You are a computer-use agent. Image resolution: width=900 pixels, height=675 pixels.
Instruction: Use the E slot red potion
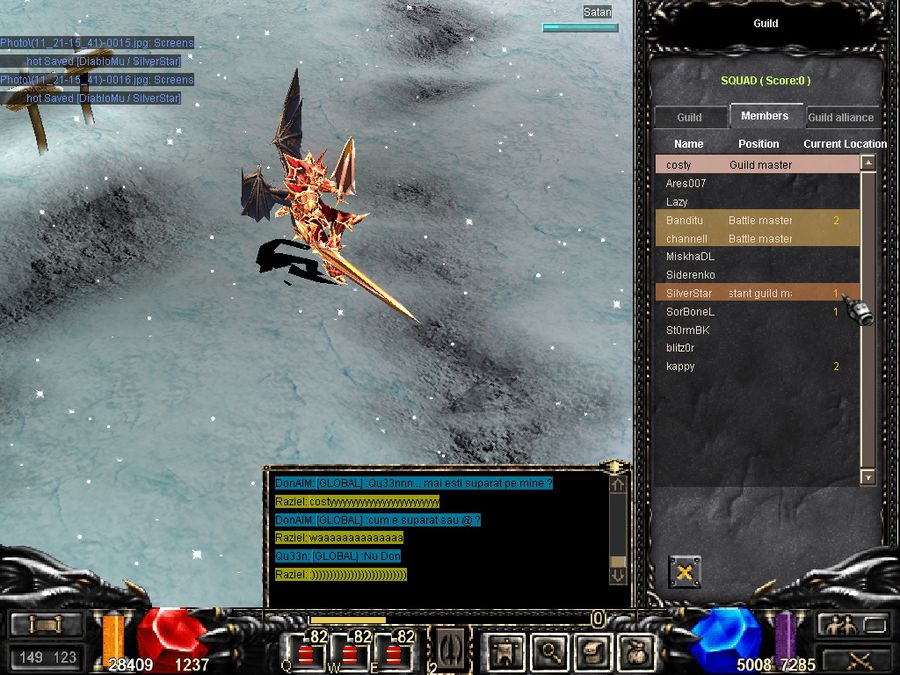click(x=393, y=653)
